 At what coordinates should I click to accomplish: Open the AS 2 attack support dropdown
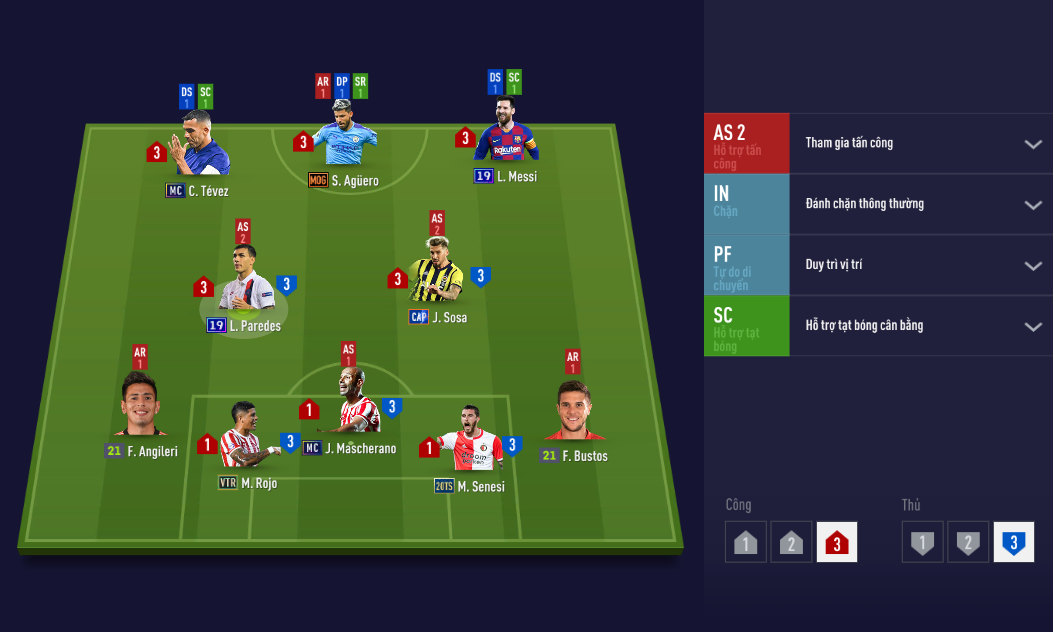[1033, 144]
